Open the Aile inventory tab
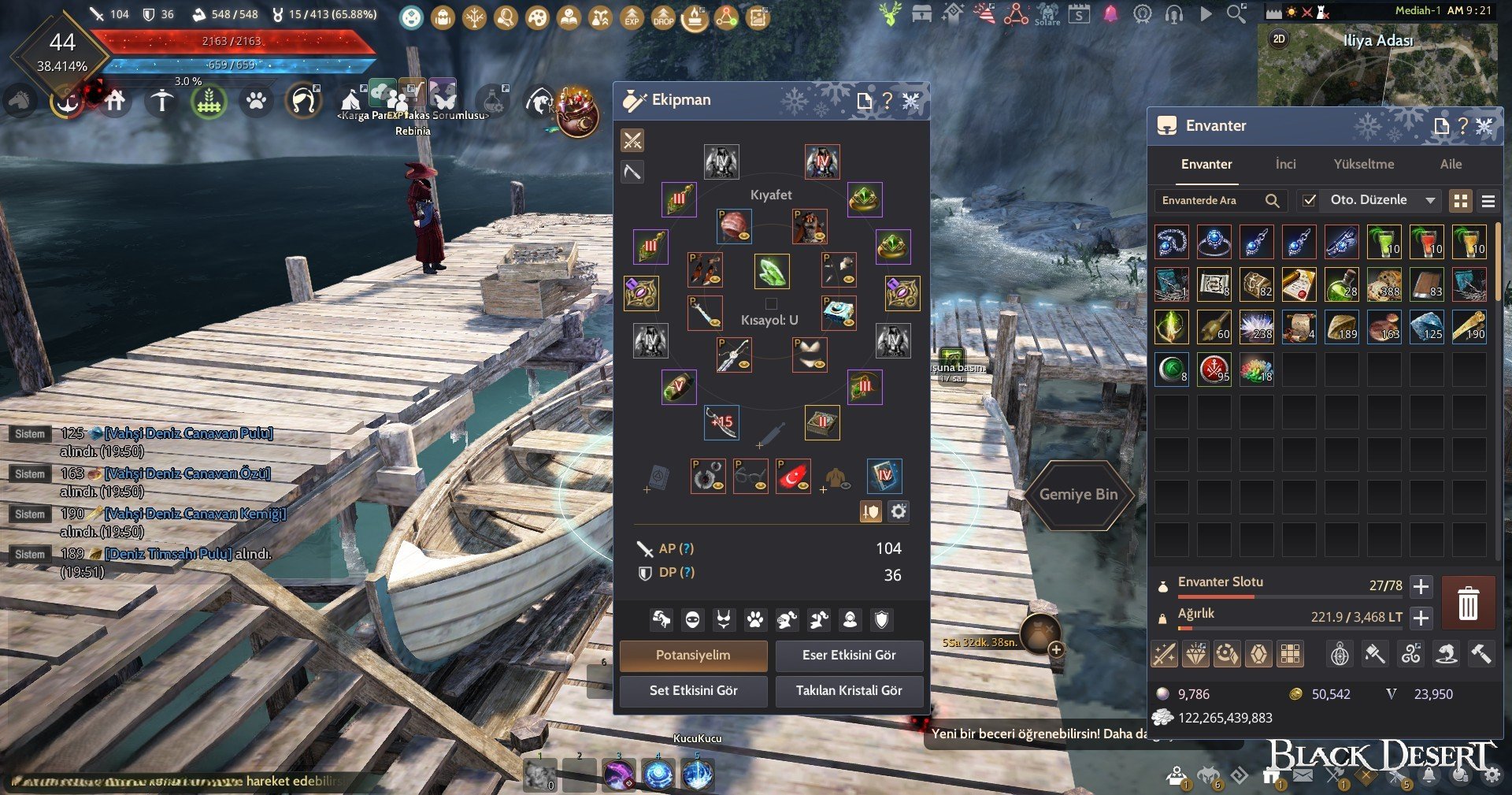The height and width of the screenshot is (795, 1512). coord(1451,164)
